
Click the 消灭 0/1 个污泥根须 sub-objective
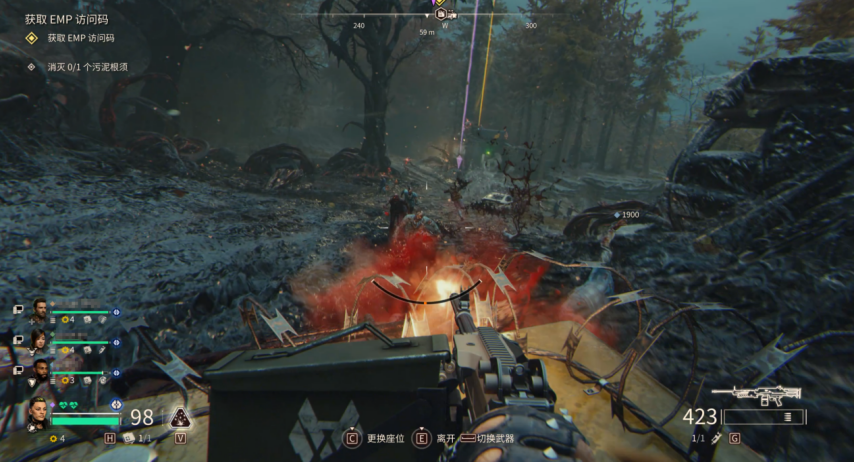(x=86, y=67)
